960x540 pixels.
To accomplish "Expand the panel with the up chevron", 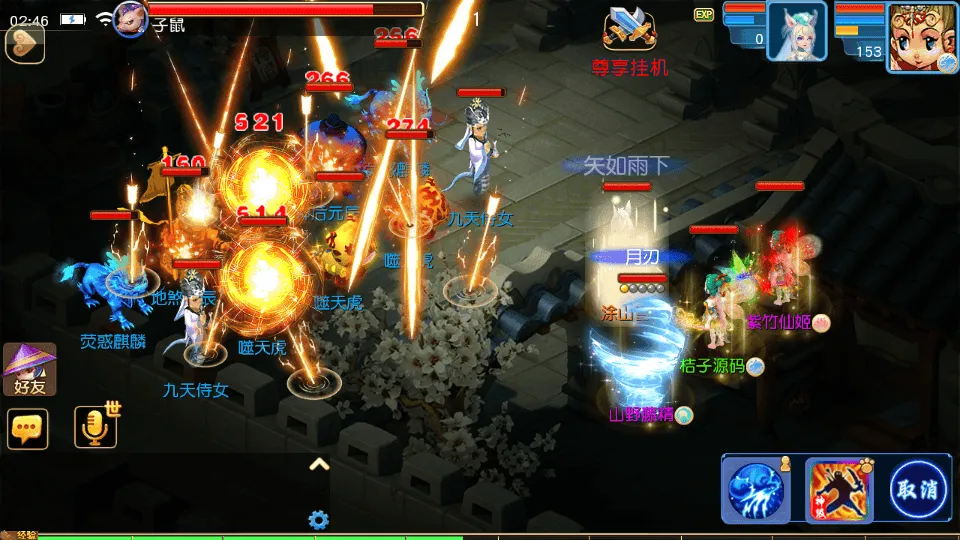I will click(x=319, y=464).
